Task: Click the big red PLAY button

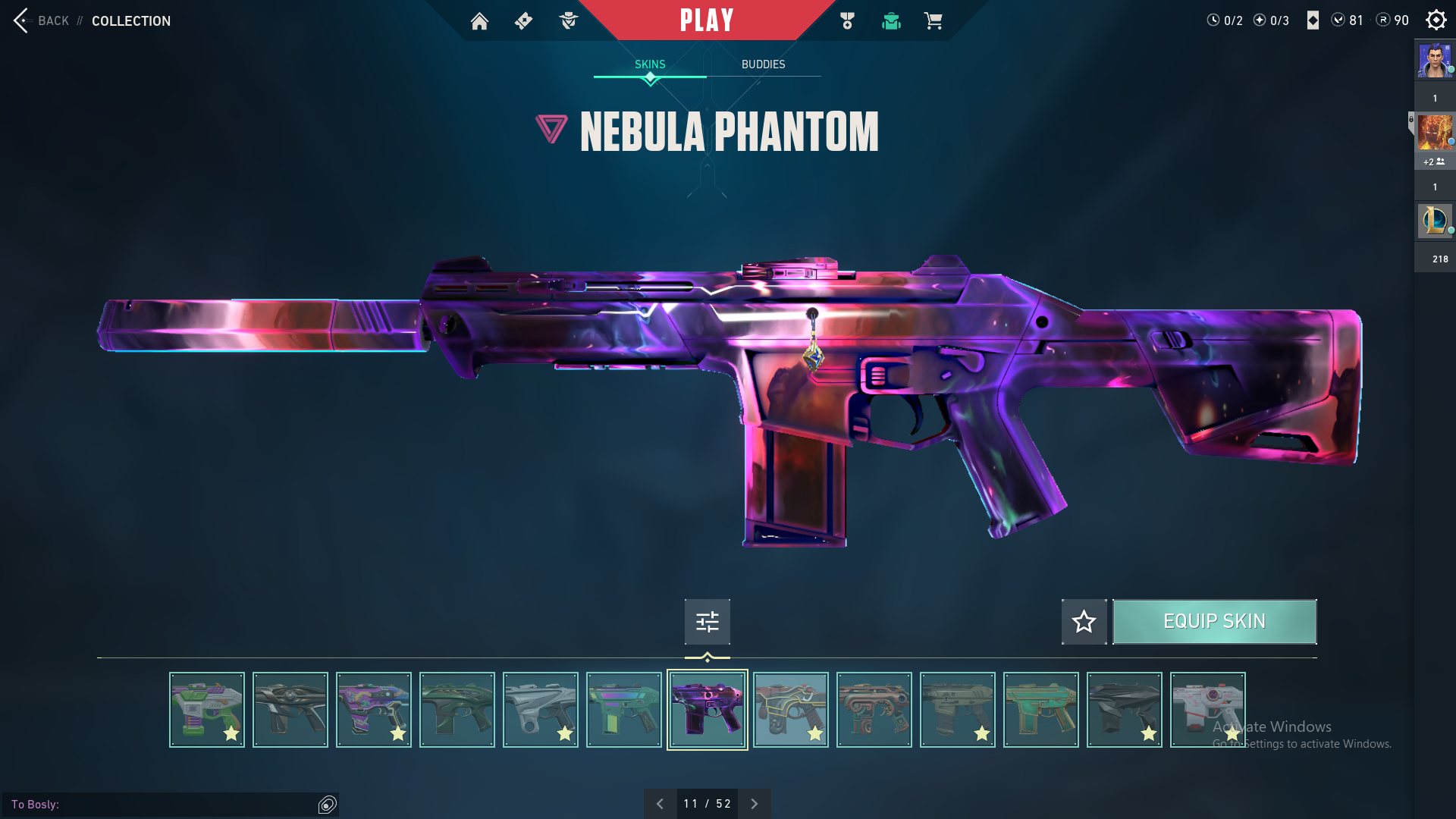Action: (x=707, y=20)
